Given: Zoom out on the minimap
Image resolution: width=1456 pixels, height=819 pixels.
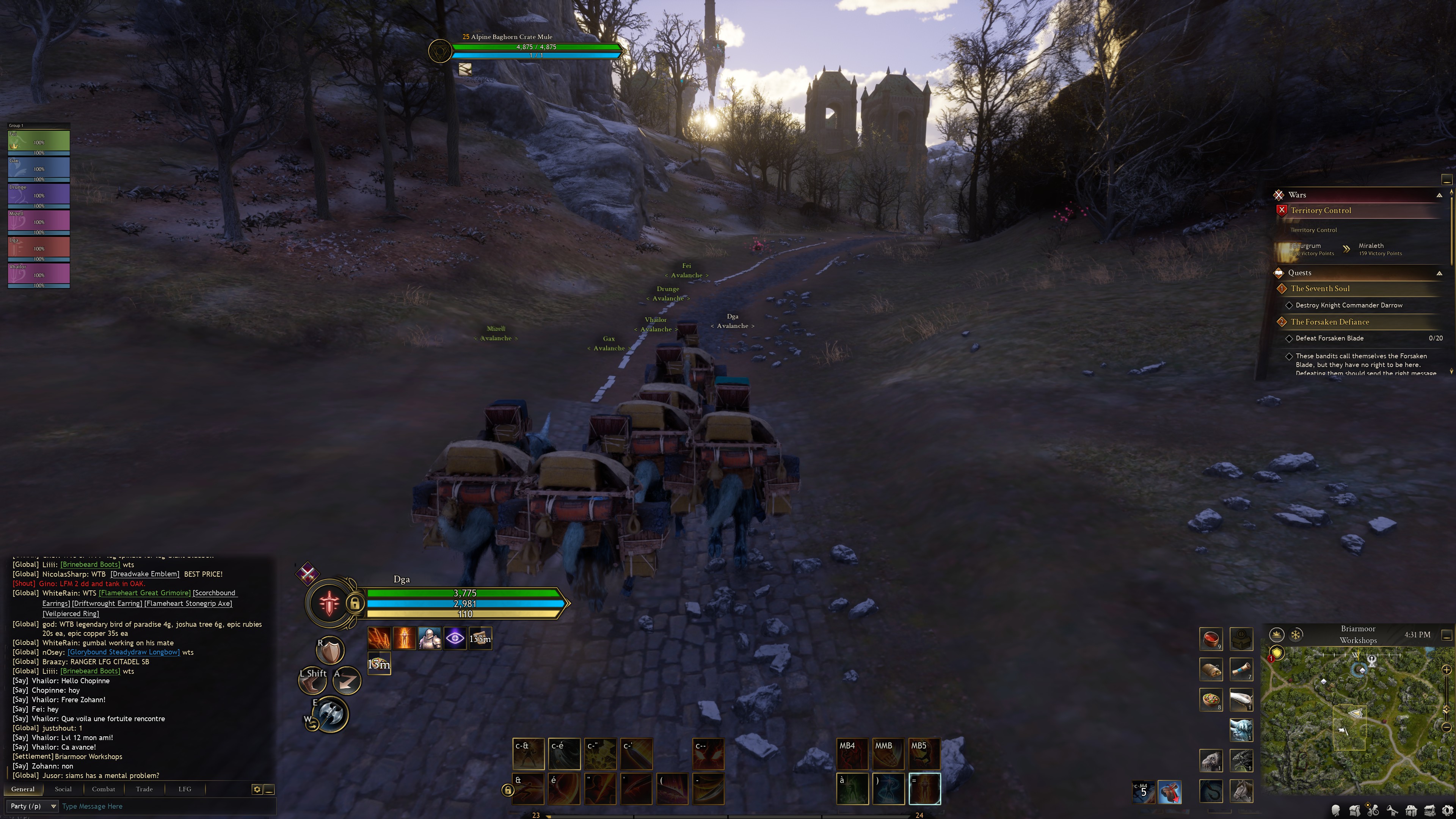Looking at the screenshot, I should [x=1447, y=727].
